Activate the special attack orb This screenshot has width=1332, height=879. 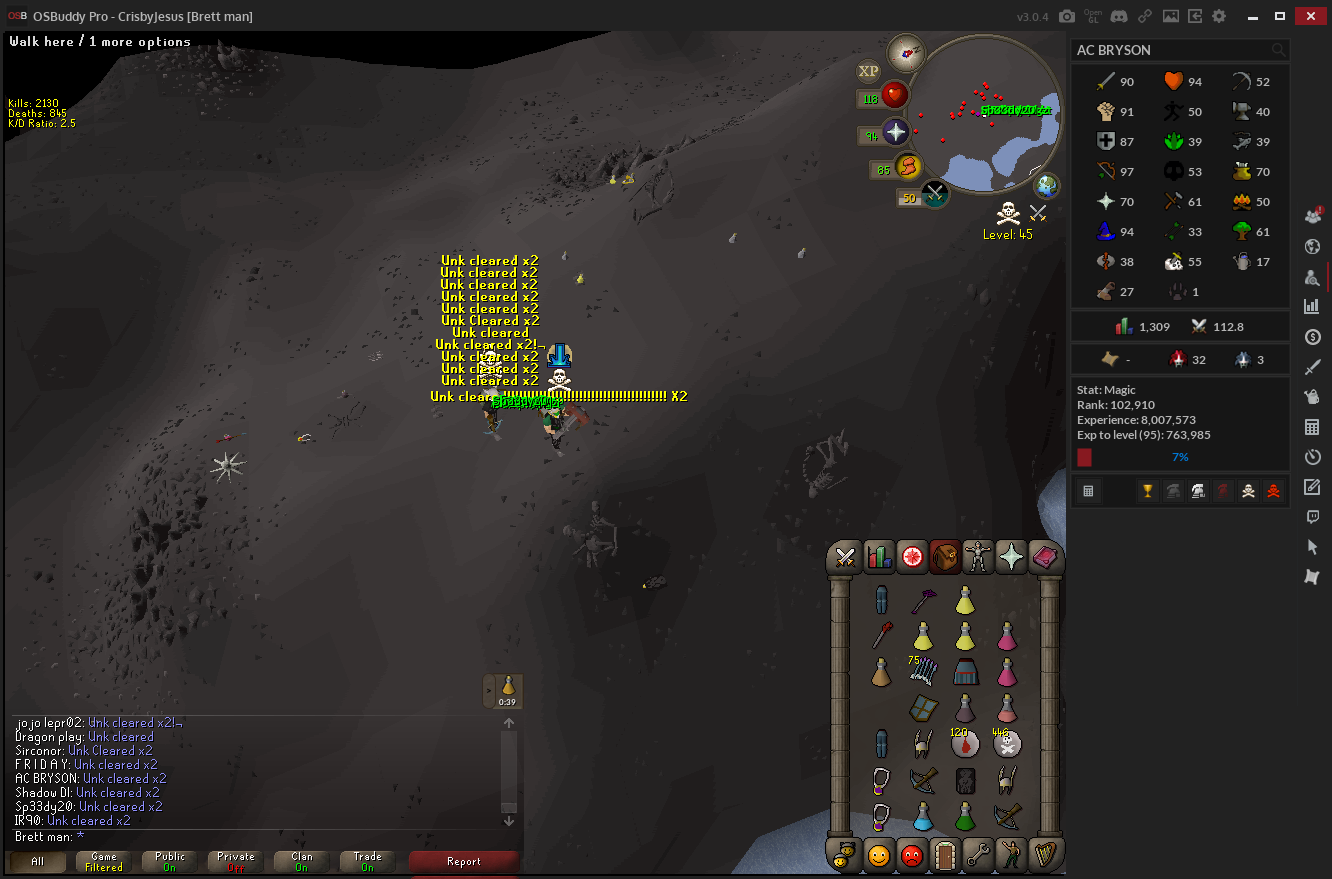click(936, 193)
